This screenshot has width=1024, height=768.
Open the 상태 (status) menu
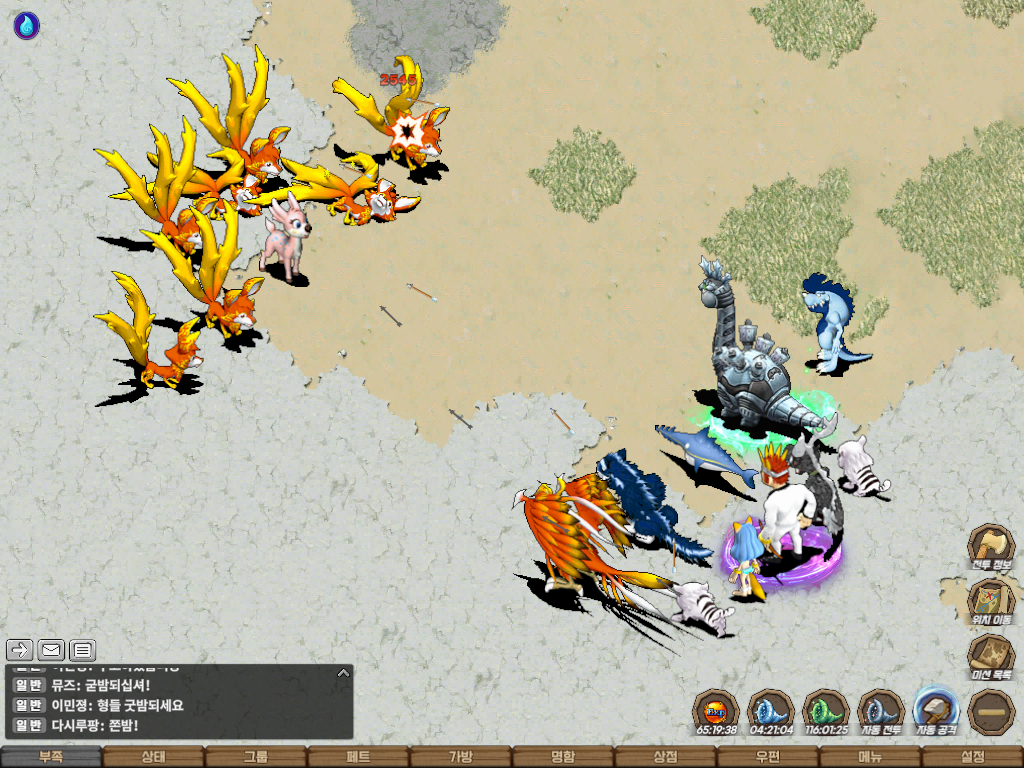[153, 757]
